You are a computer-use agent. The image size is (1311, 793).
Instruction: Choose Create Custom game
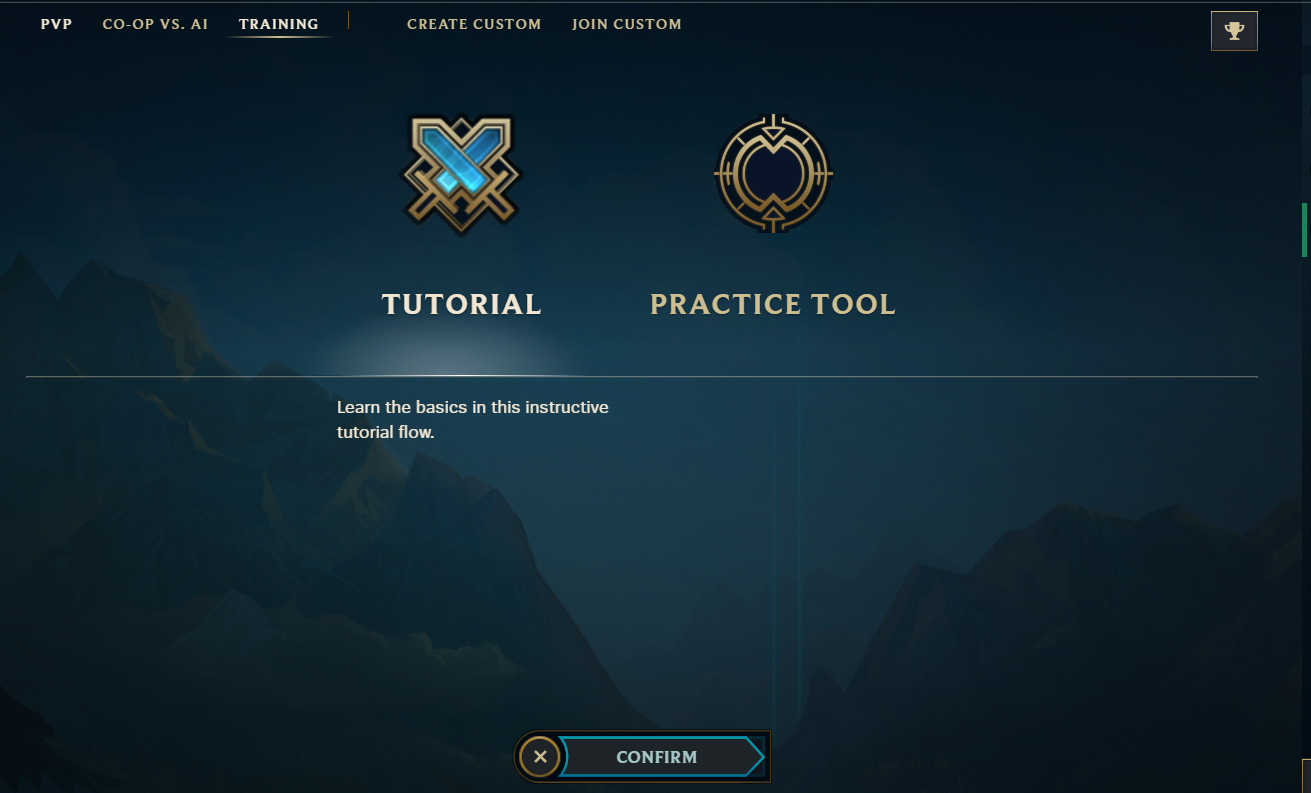(474, 24)
